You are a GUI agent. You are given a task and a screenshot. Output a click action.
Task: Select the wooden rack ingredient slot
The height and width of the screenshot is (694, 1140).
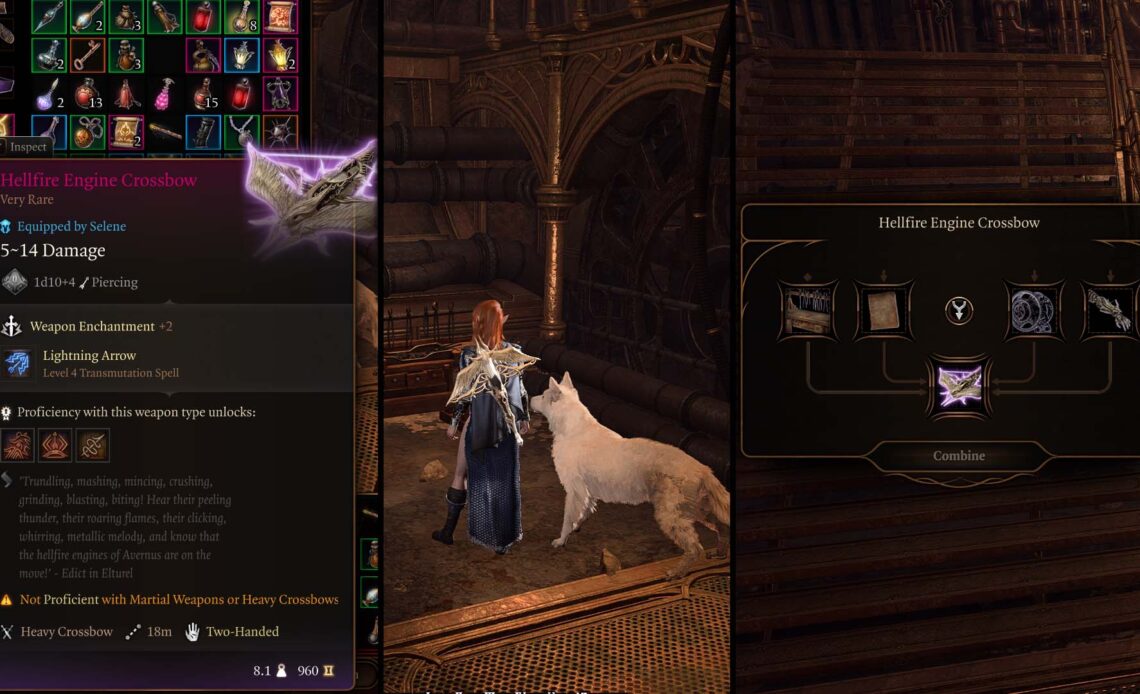807,311
